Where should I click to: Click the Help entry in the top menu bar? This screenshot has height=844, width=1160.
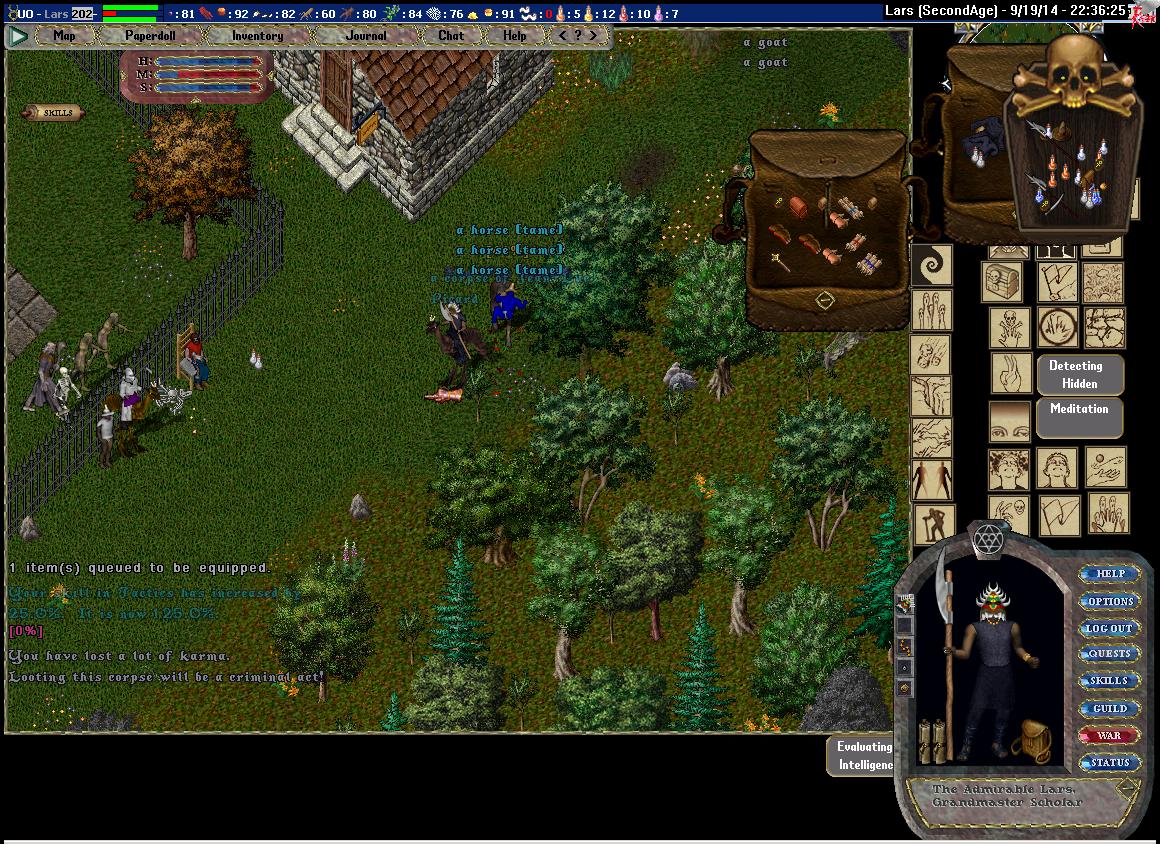tap(514, 36)
